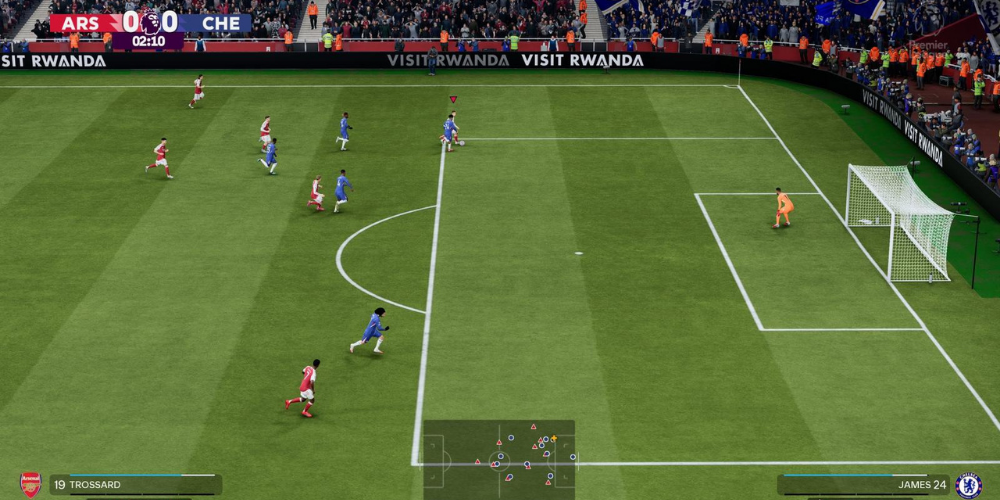Image resolution: width=1000 pixels, height=500 pixels.
Task: Click the pitch radar minimap
Action: pyautogui.click(x=499, y=459)
